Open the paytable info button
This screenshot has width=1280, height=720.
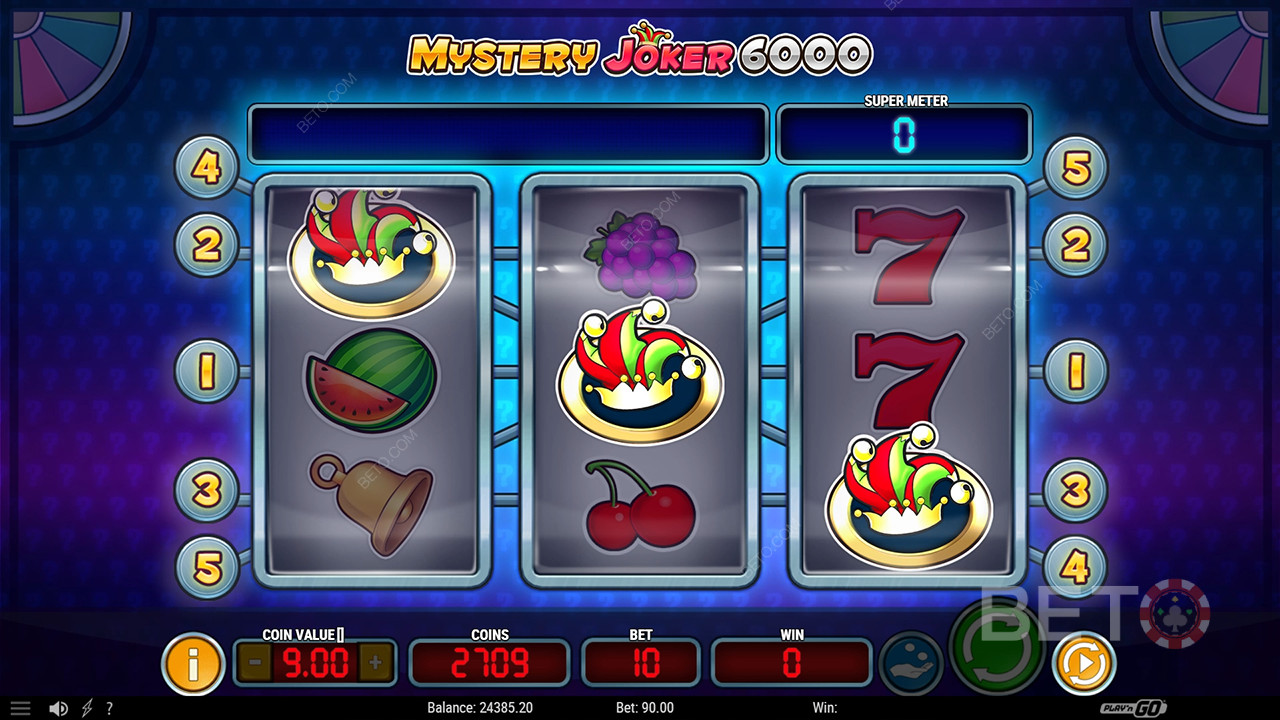point(193,662)
